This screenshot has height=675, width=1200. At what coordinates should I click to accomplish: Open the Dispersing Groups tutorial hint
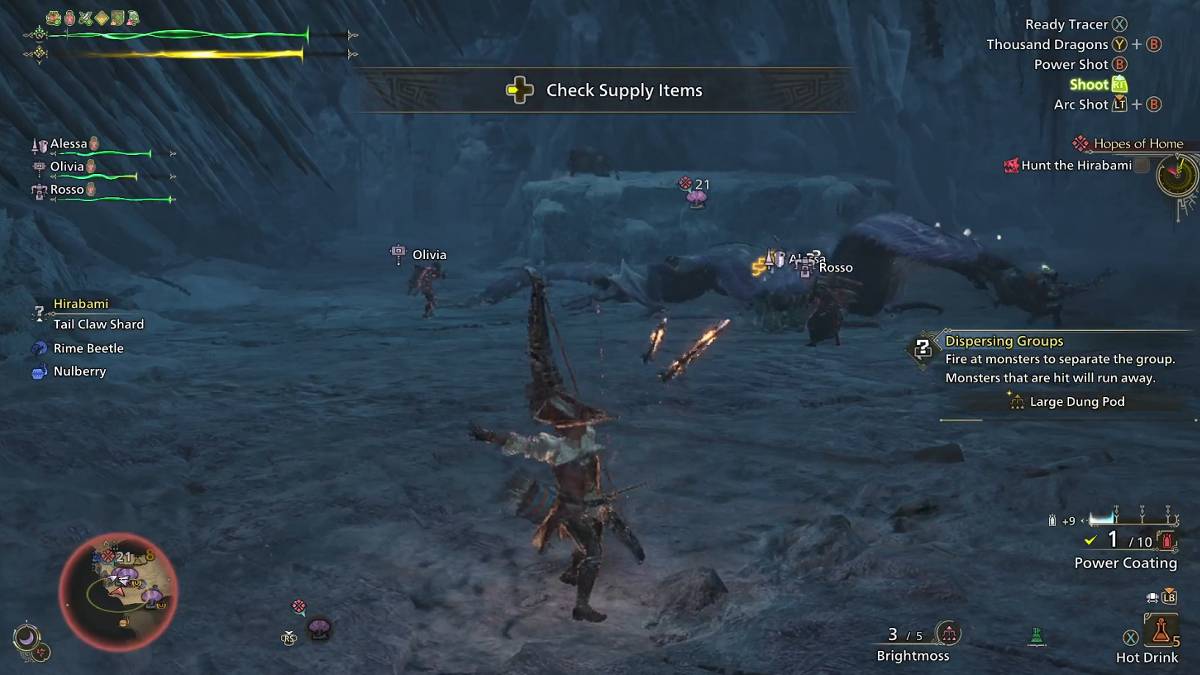1004,341
